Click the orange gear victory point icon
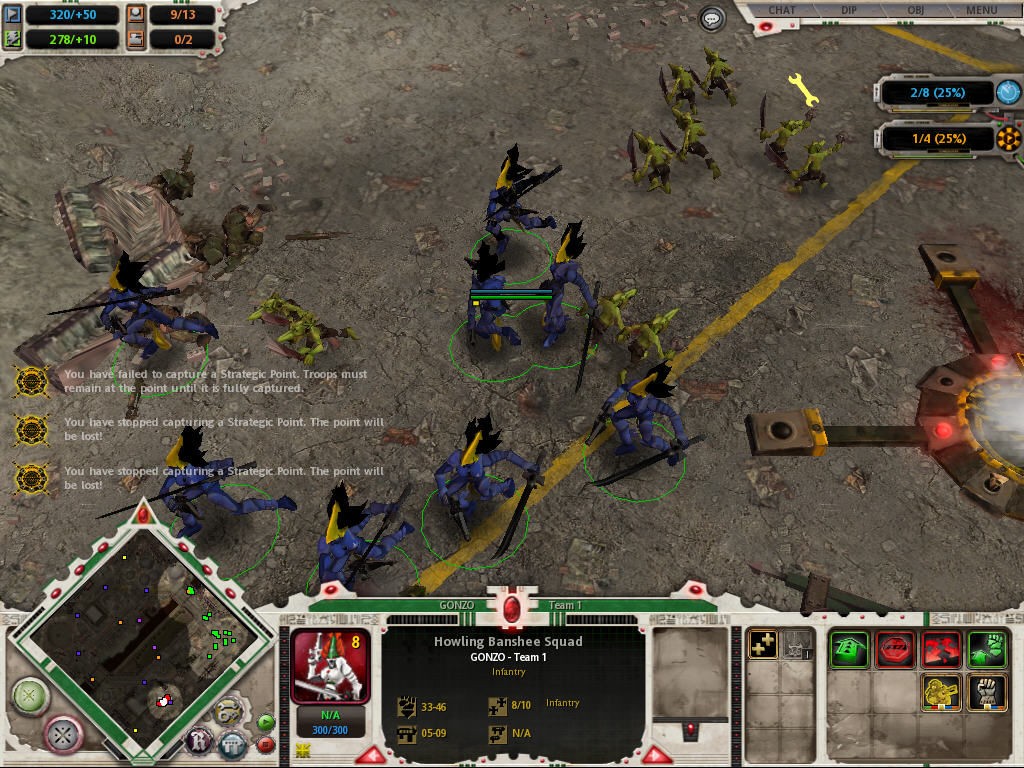Viewport: 1024px width, 768px height. pyautogui.click(x=1010, y=138)
